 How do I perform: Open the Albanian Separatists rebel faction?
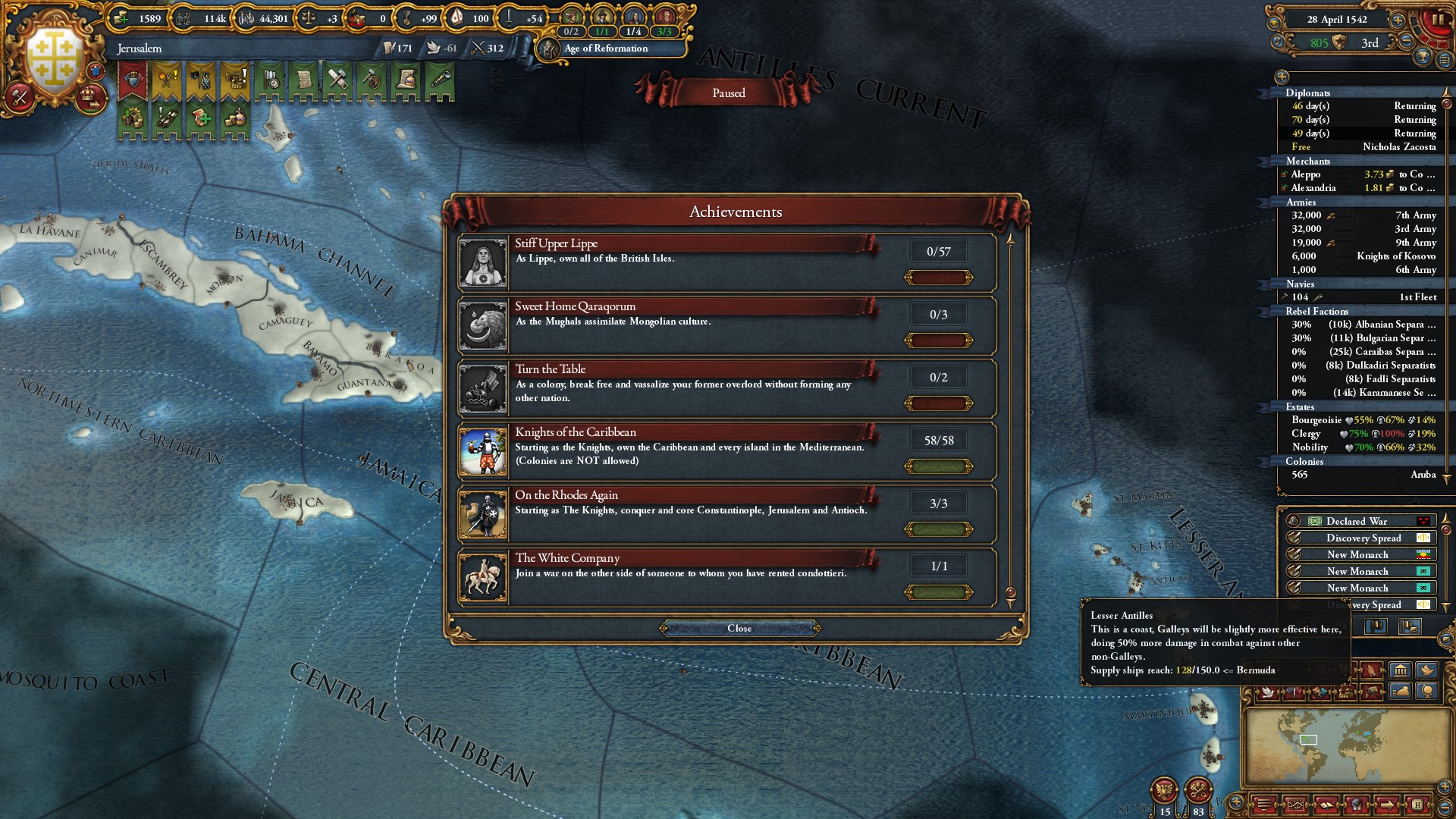[1363, 325]
